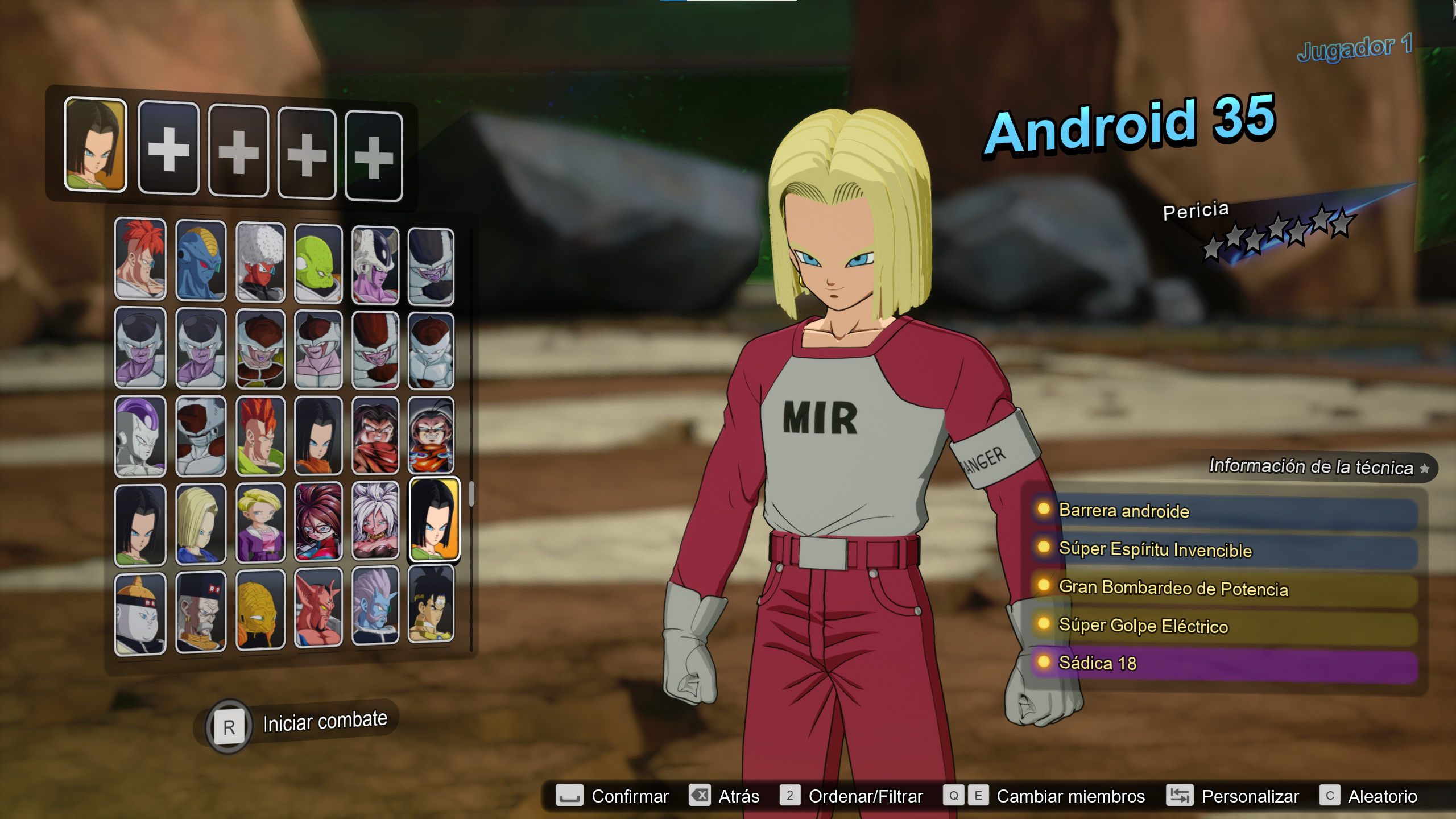Click the character grid scrollbar handle
This screenshot has height=819, width=1456.
click(x=472, y=495)
